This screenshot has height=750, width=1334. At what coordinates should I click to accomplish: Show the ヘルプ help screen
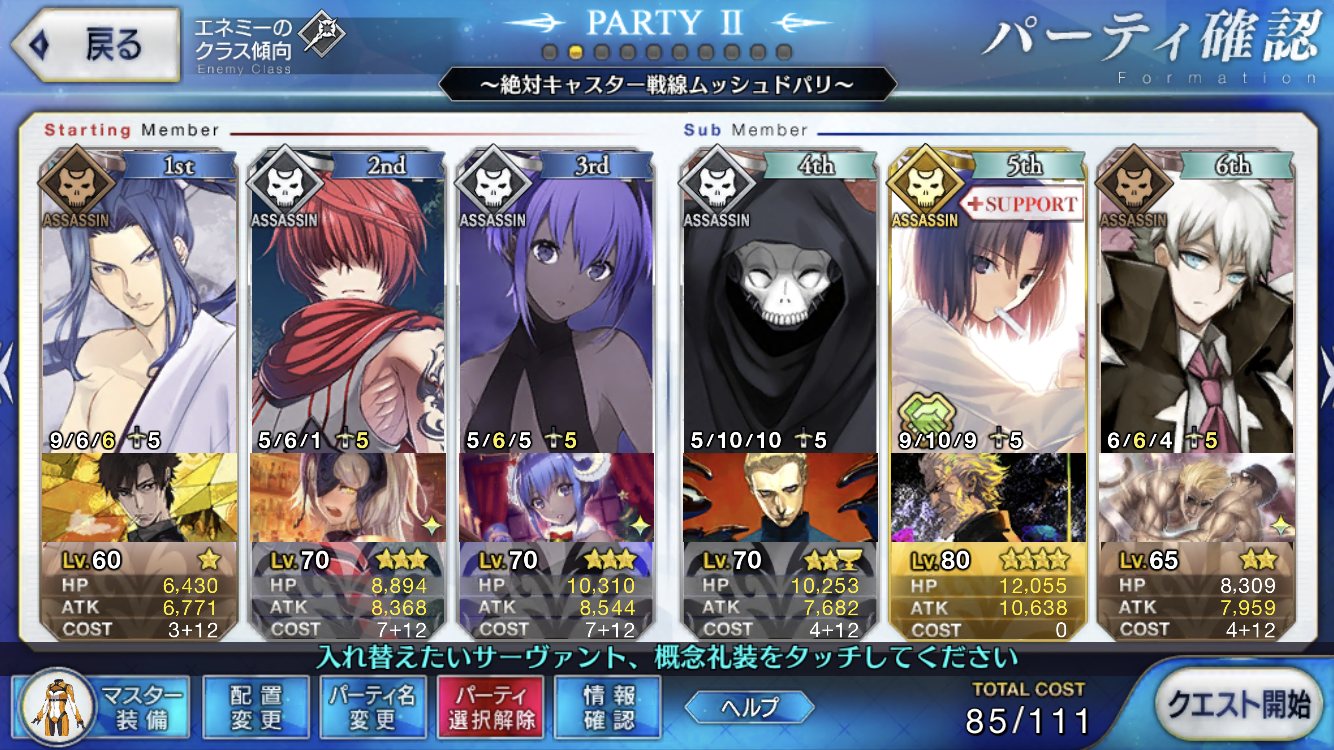(x=748, y=707)
